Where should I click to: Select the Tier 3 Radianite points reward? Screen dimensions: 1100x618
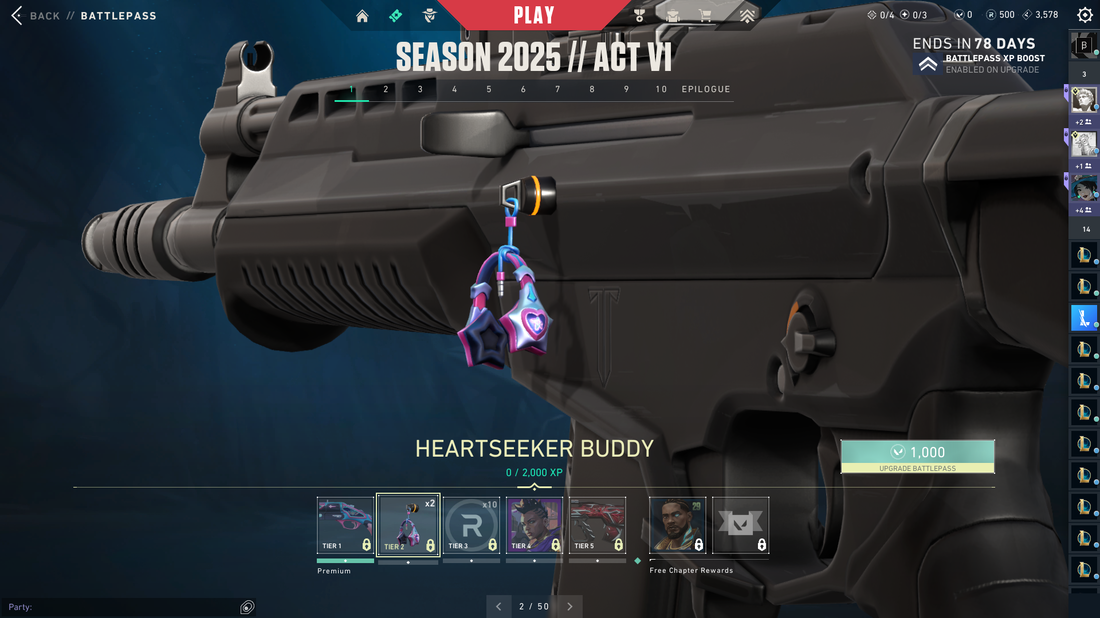[471, 525]
